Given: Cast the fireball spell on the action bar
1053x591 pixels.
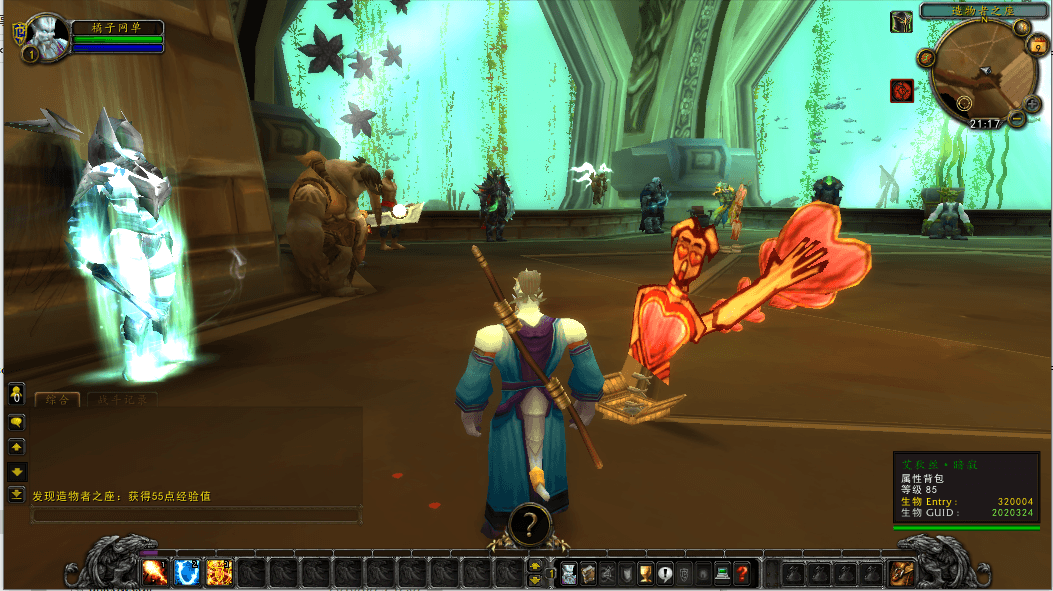Looking at the screenshot, I should click(x=155, y=573).
